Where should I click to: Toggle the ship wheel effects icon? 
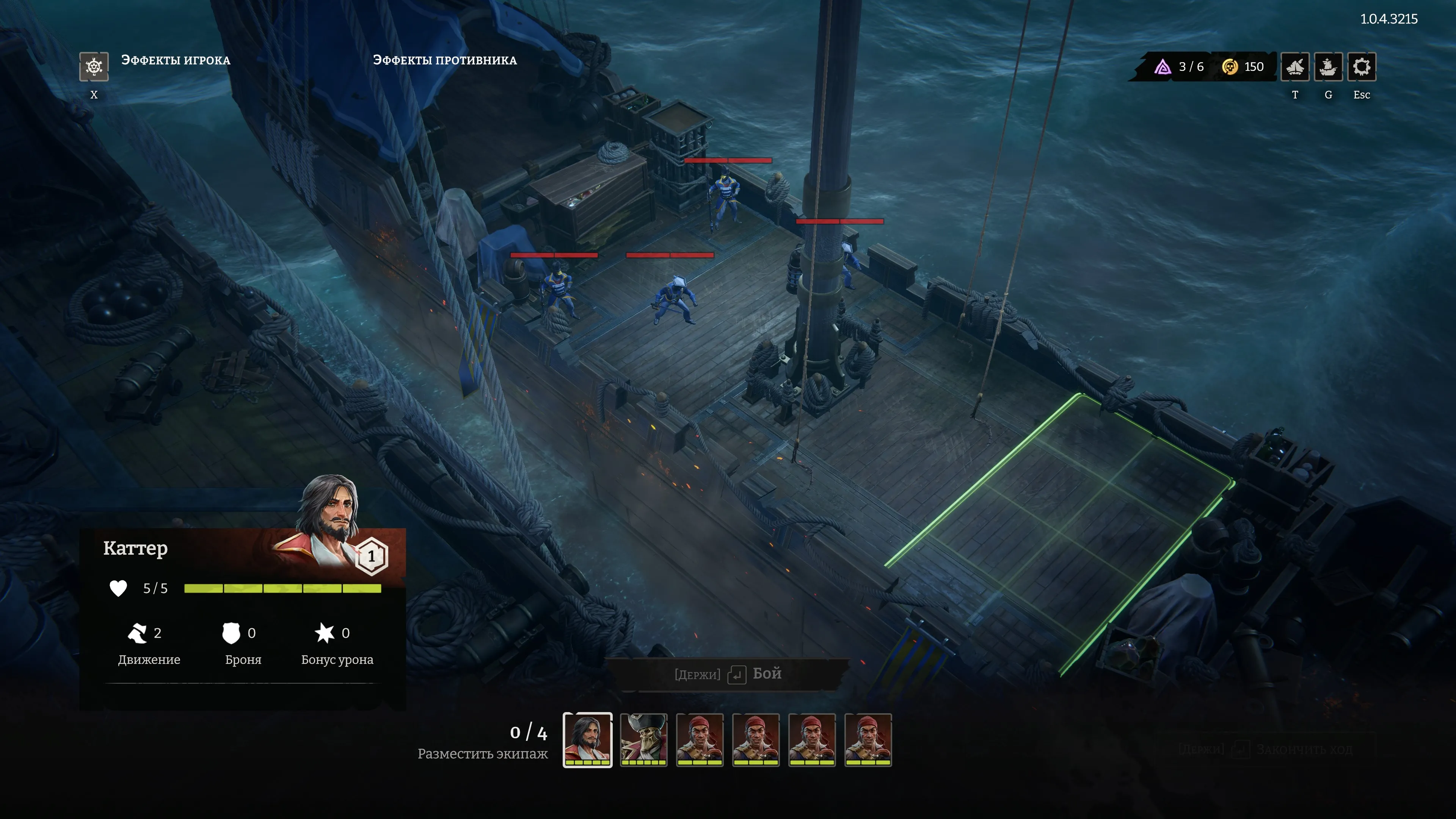click(x=94, y=67)
